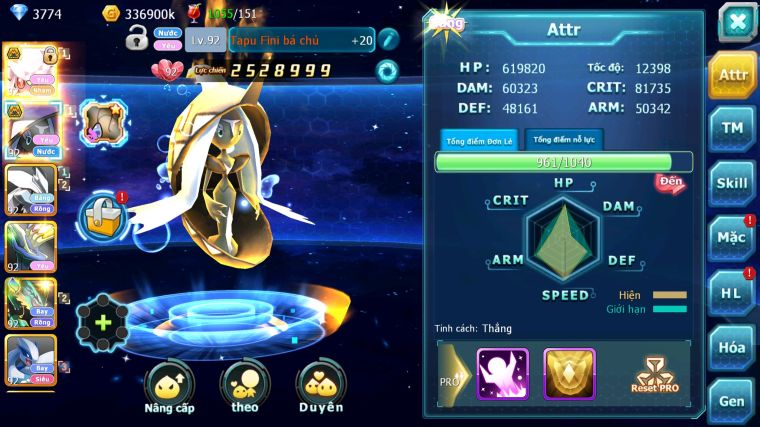Show the Gen tab

(x=732, y=401)
